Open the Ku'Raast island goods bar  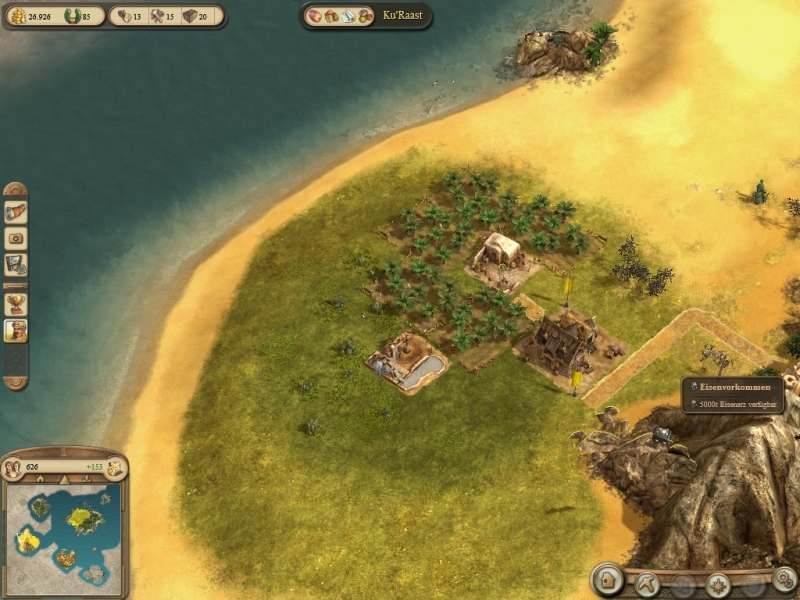click(366, 16)
